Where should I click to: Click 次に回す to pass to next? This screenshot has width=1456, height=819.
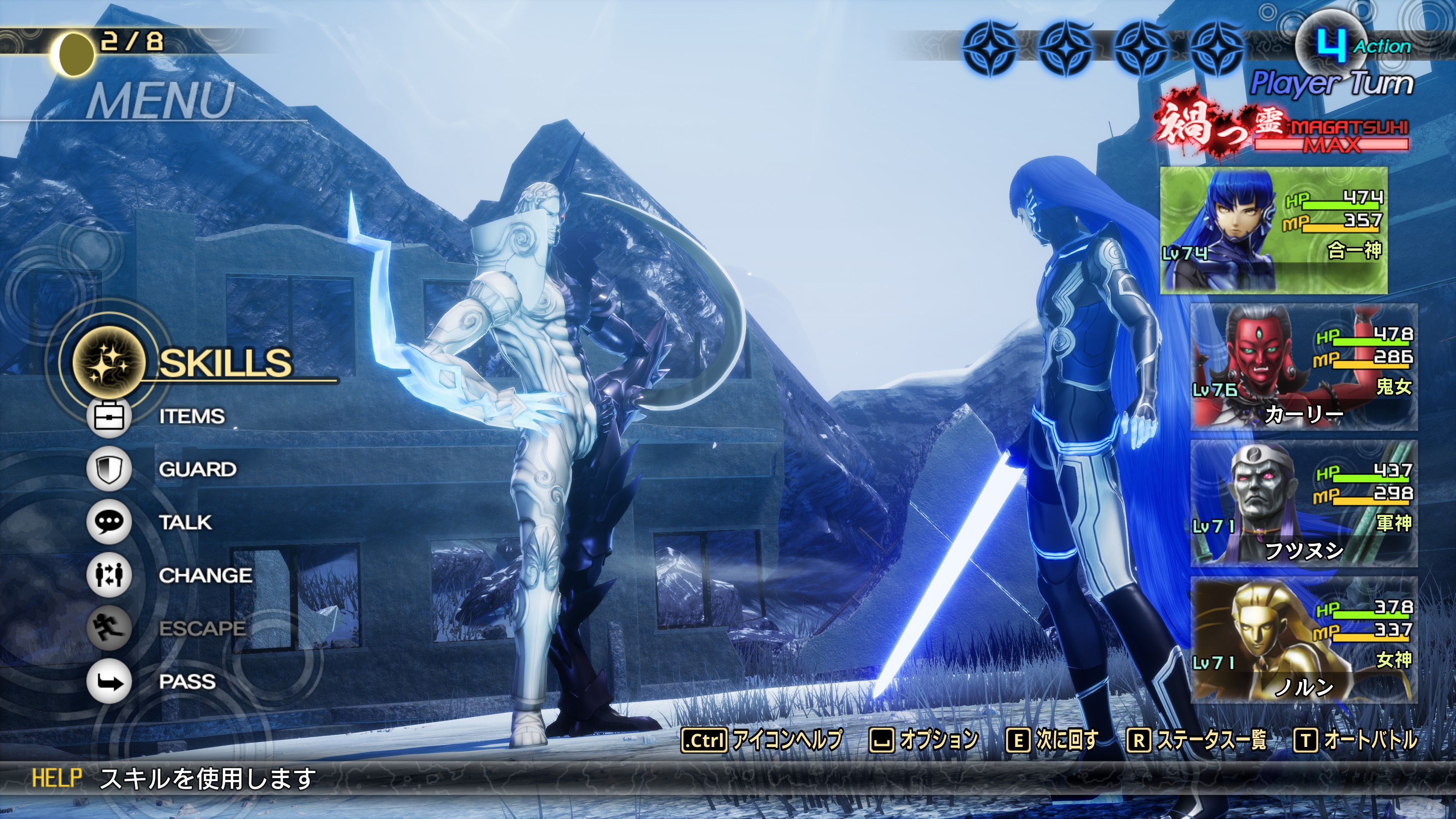(1066, 740)
